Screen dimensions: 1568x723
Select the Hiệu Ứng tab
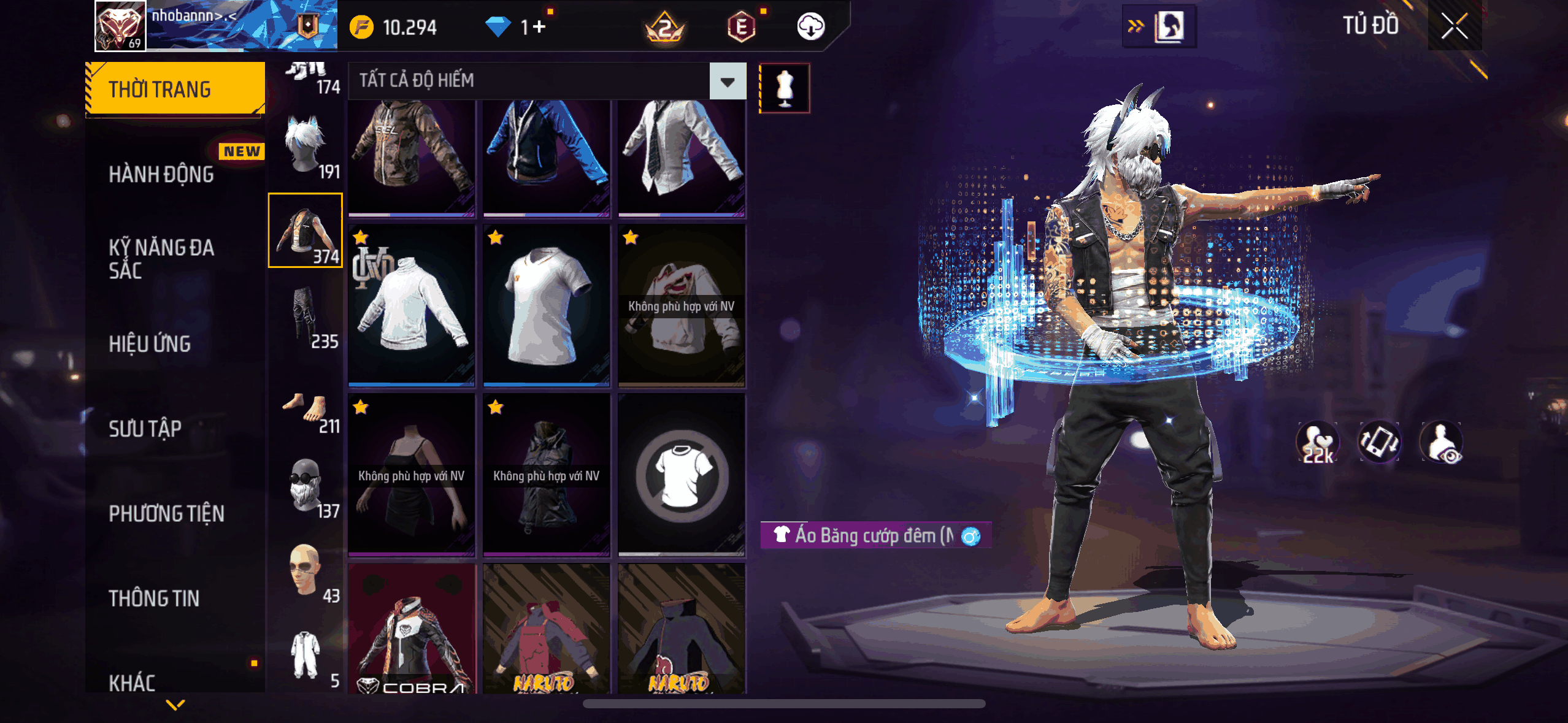point(150,344)
